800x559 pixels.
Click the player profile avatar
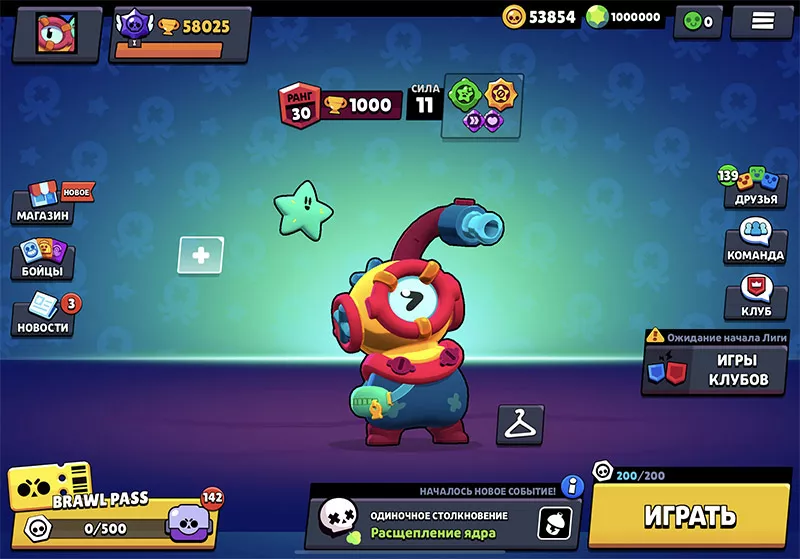tap(56, 33)
